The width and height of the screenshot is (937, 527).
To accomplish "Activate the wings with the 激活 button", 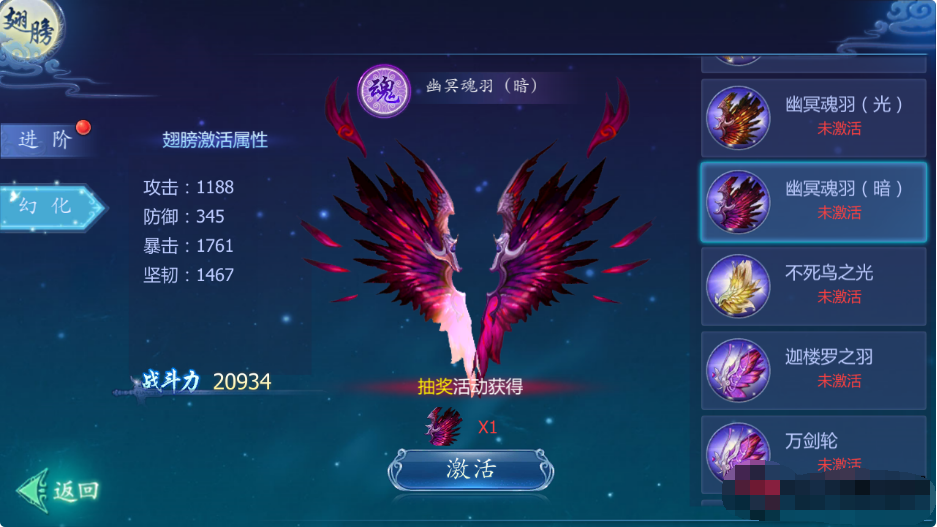I will 470,469.
